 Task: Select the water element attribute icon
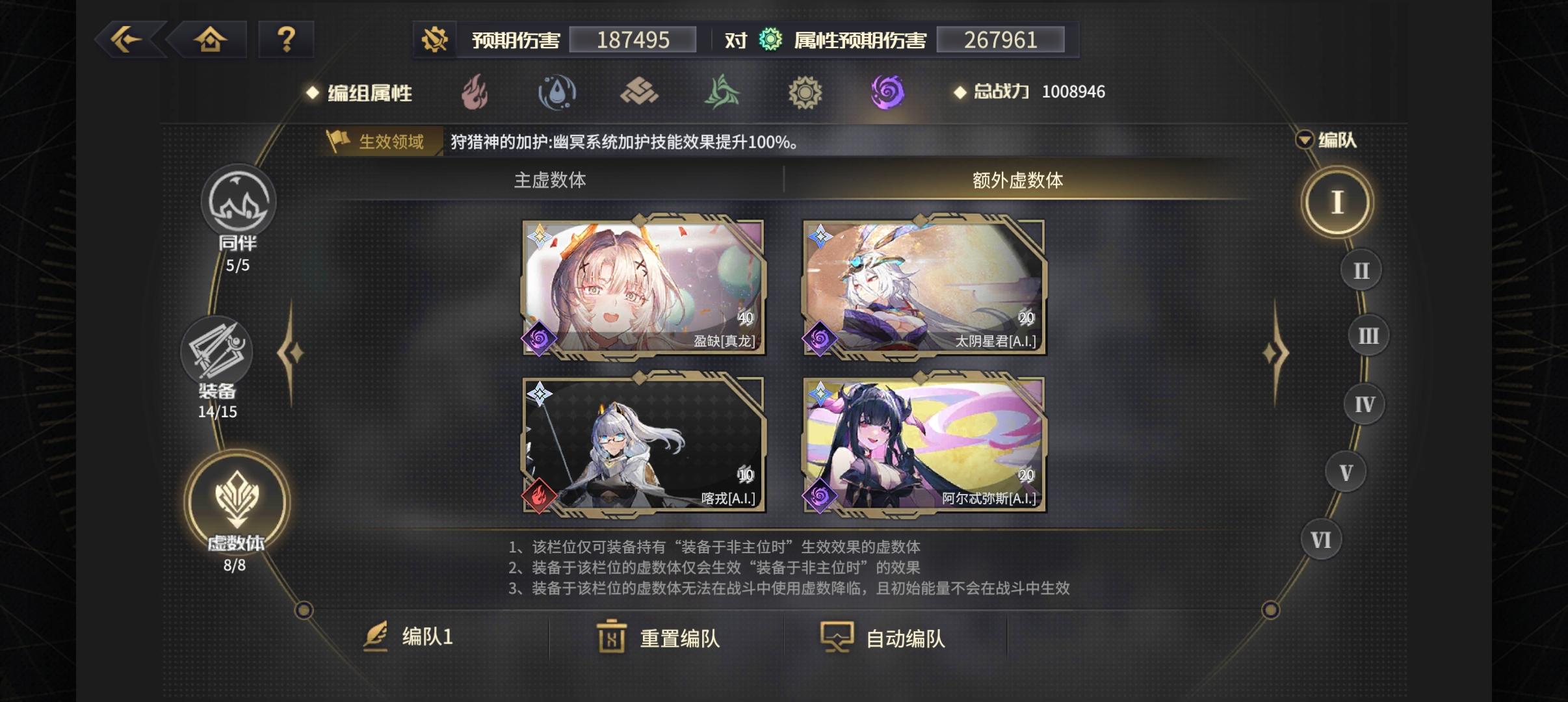[x=557, y=92]
